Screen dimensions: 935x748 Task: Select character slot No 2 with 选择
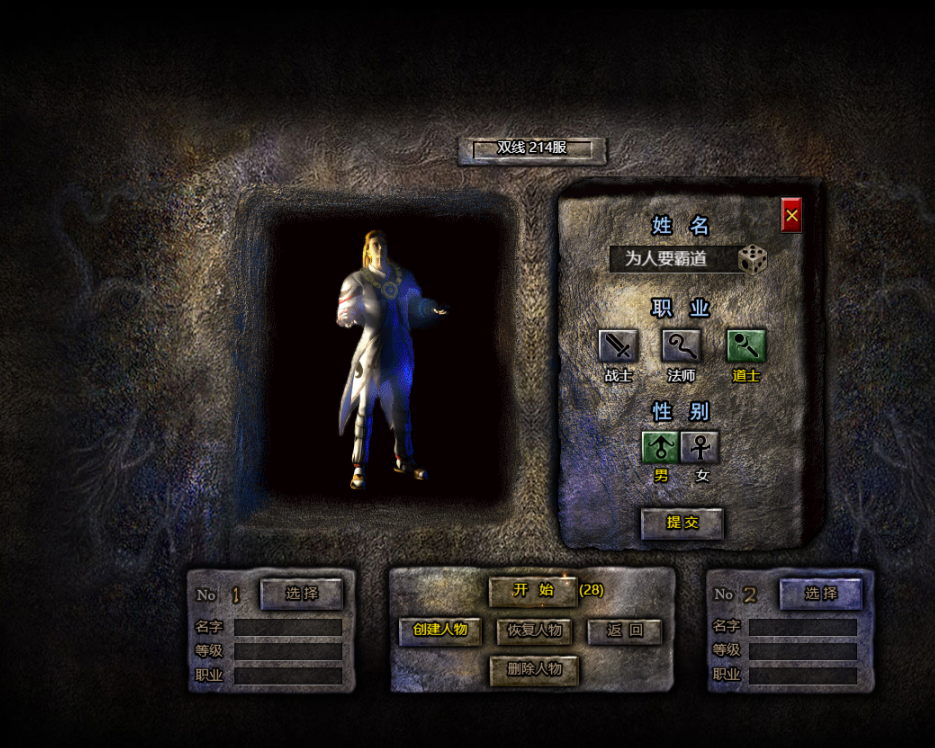click(x=820, y=594)
